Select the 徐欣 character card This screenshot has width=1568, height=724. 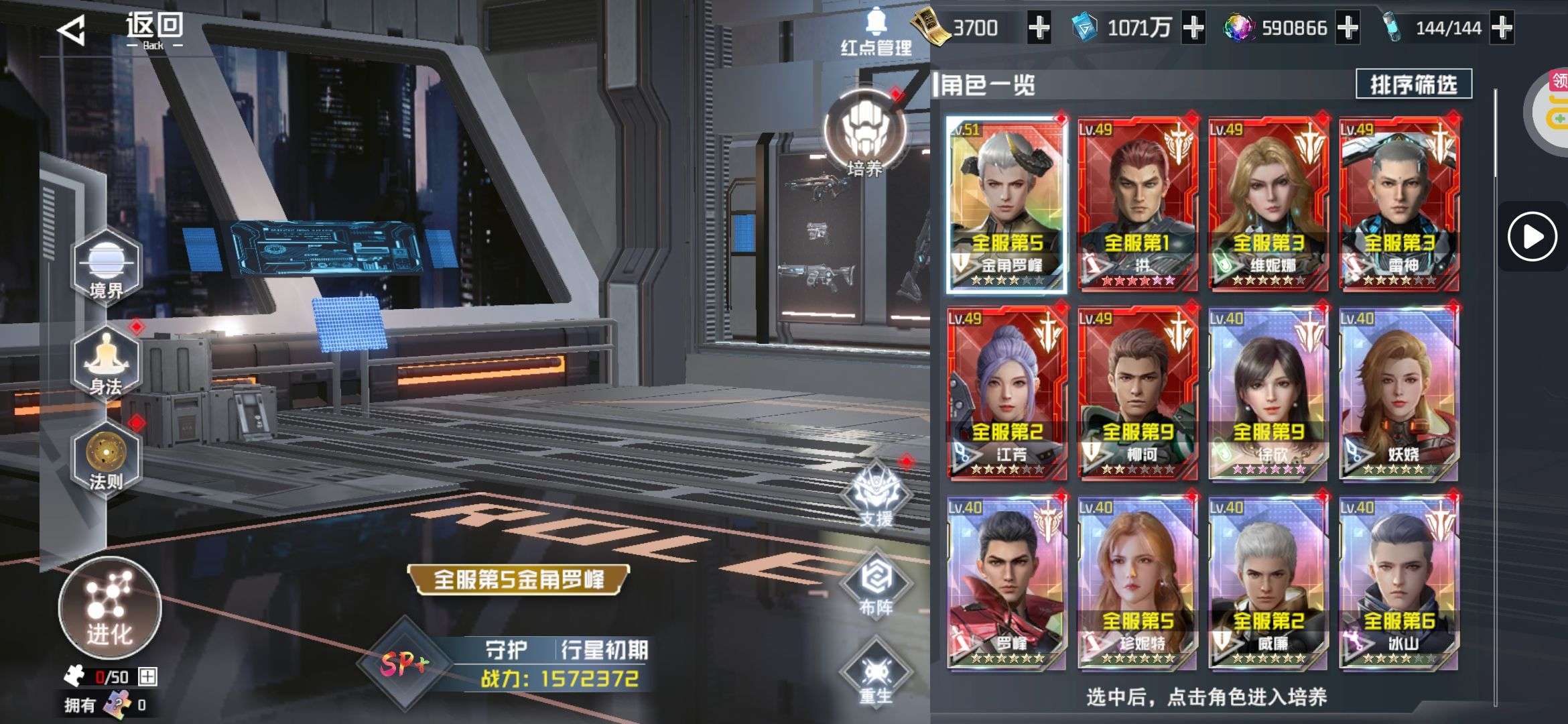(1268, 392)
